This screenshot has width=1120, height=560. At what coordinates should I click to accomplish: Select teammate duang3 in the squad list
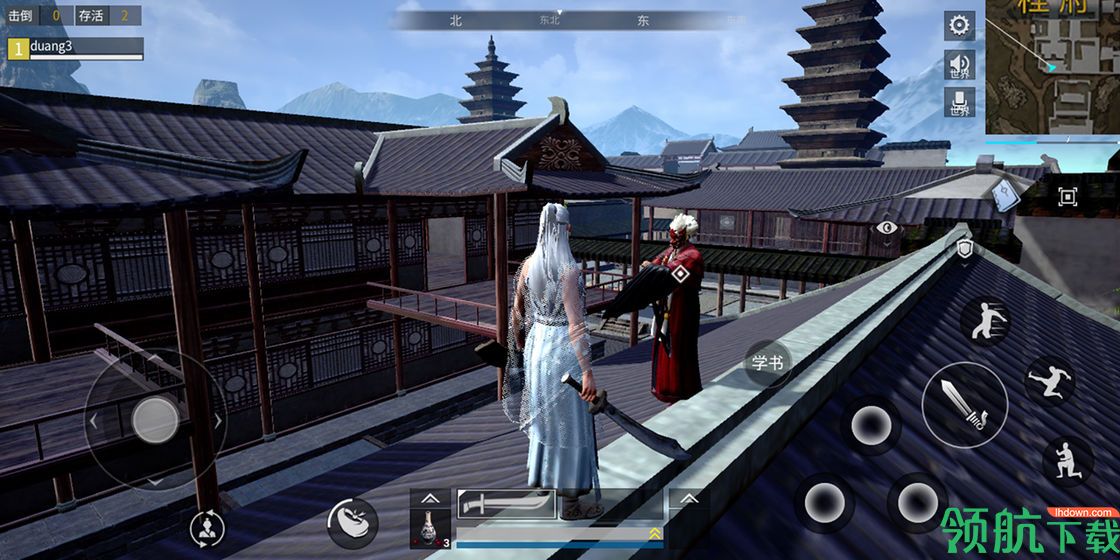coord(76,48)
